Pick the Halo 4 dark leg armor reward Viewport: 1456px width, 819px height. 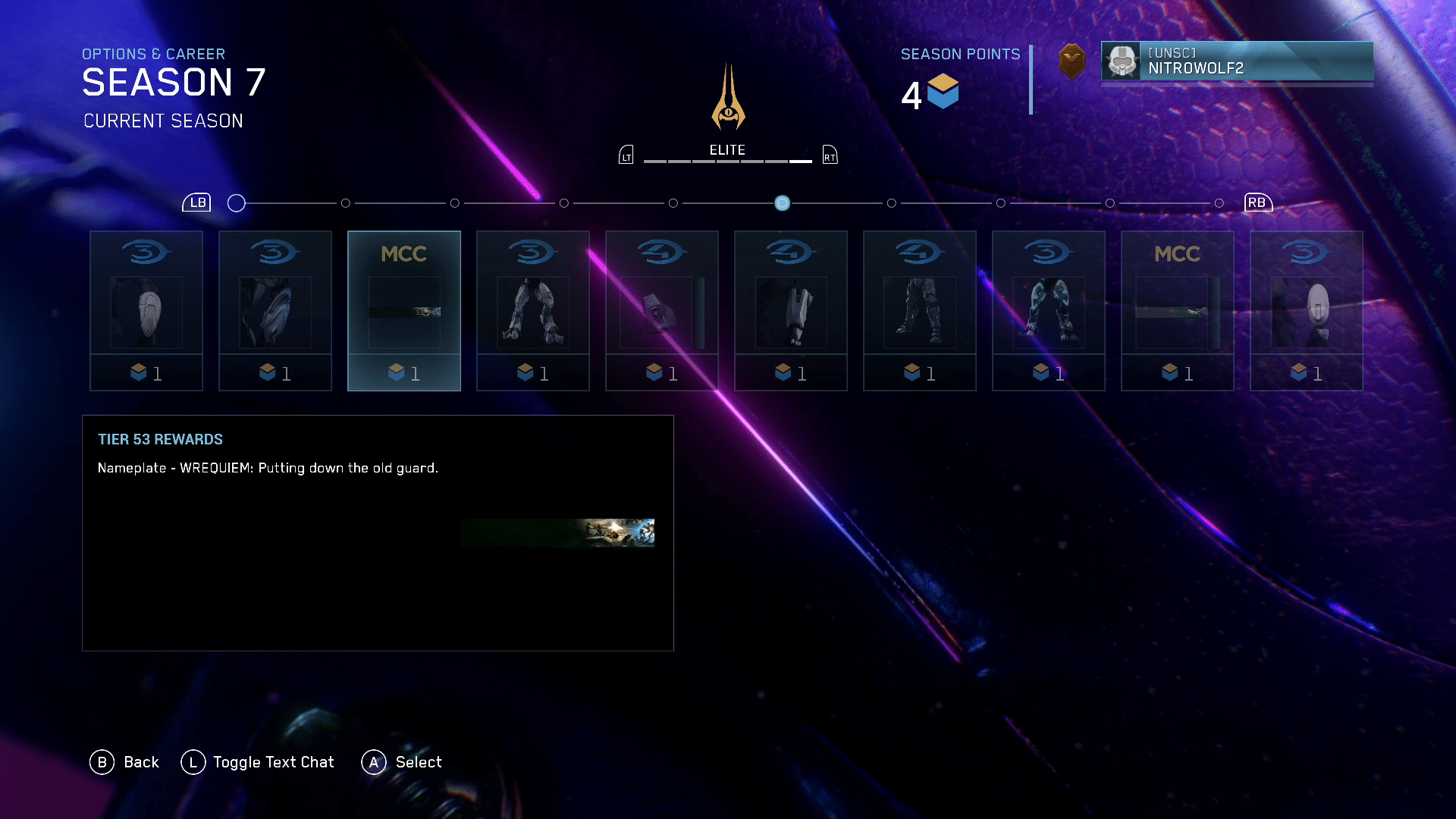[x=919, y=311]
